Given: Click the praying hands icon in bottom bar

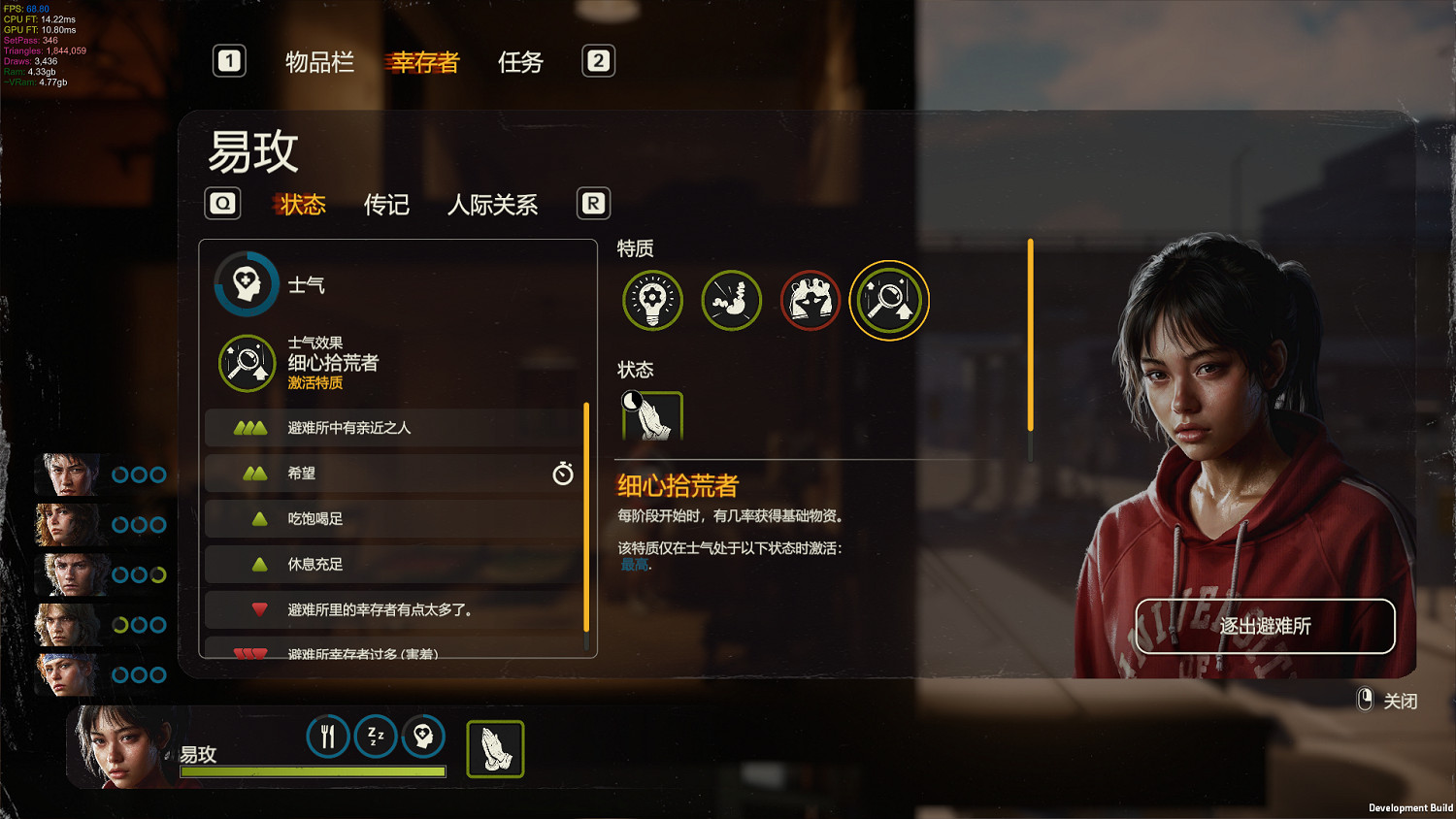Looking at the screenshot, I should coord(495,747).
